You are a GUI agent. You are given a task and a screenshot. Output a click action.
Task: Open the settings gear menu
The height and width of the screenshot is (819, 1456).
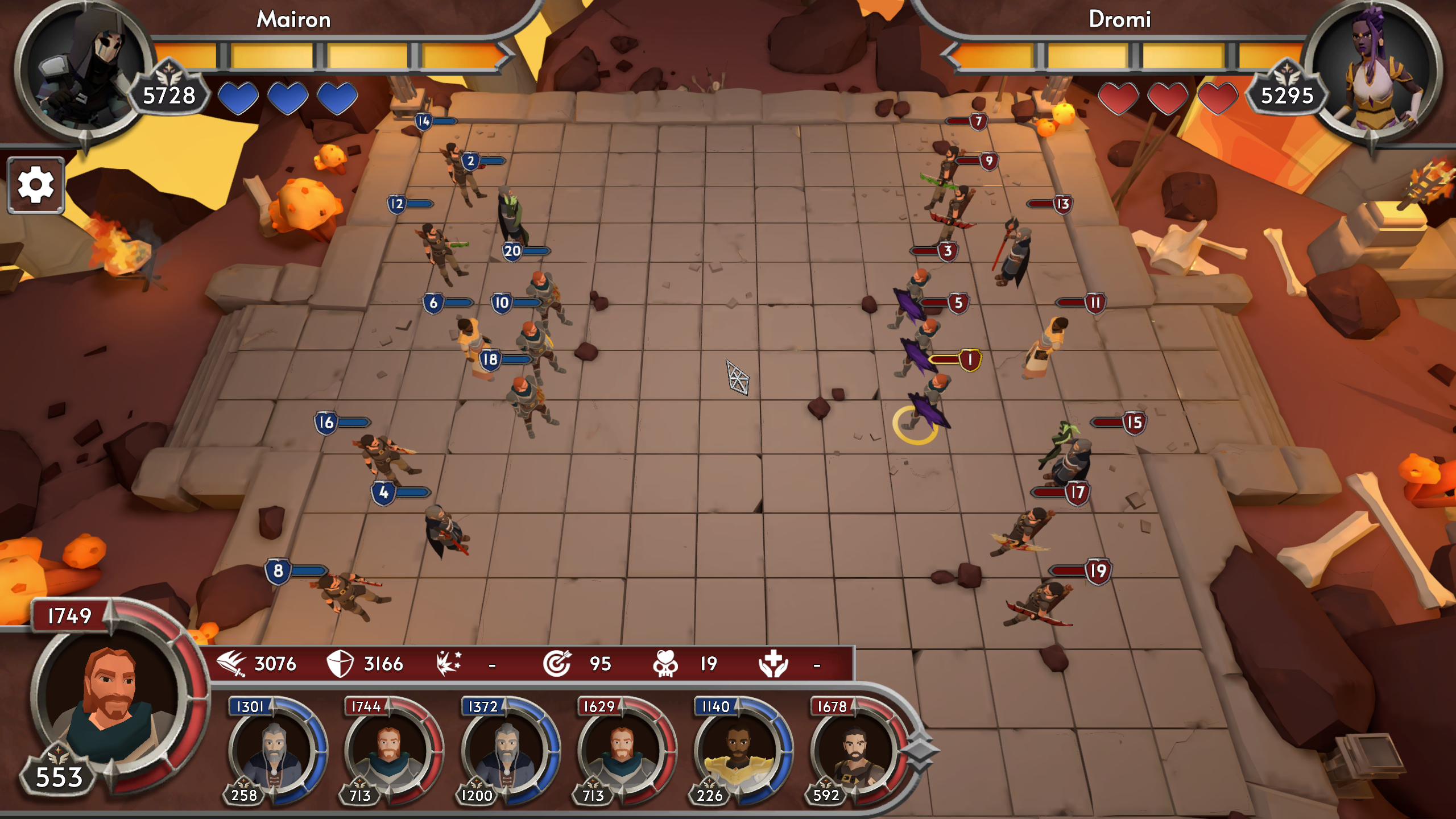[x=35, y=185]
